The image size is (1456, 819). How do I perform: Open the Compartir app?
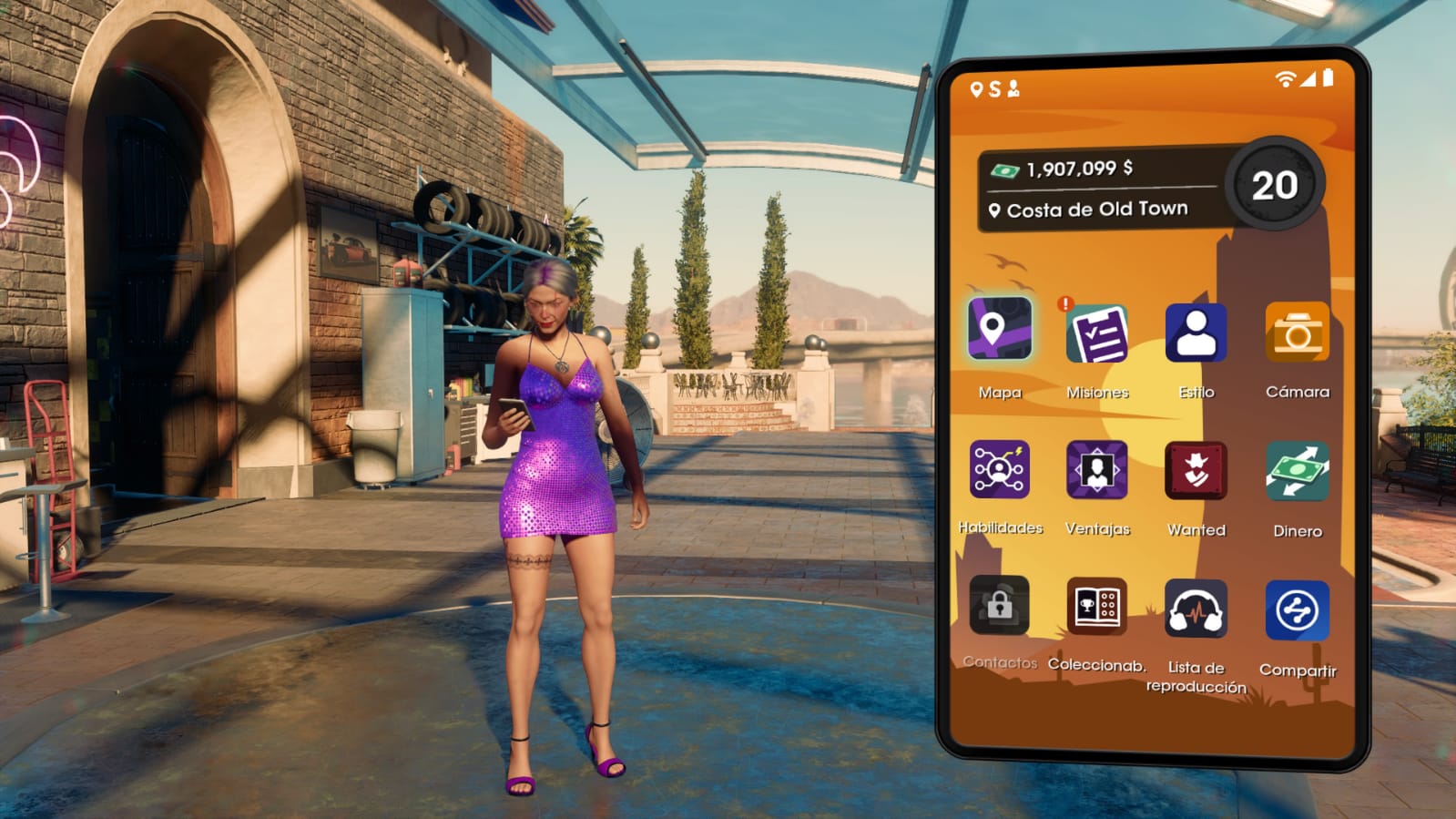pos(1297,610)
